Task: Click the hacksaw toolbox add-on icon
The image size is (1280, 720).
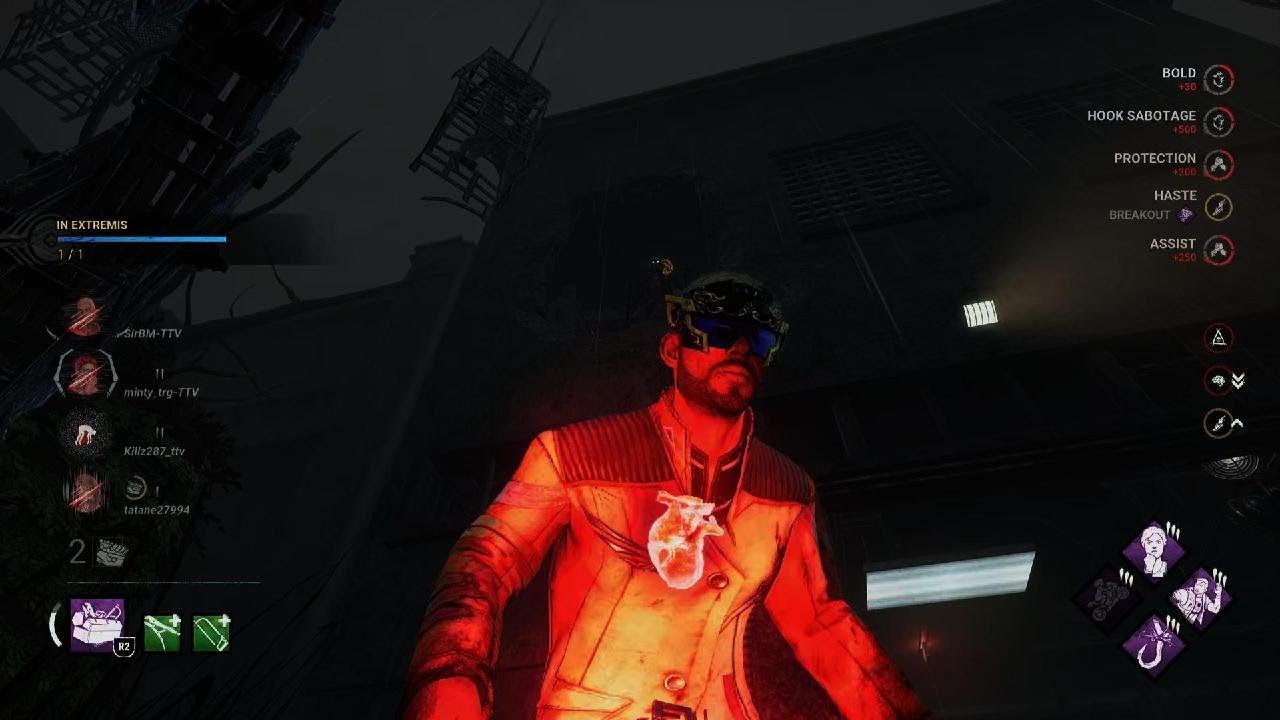Action: [x=211, y=633]
